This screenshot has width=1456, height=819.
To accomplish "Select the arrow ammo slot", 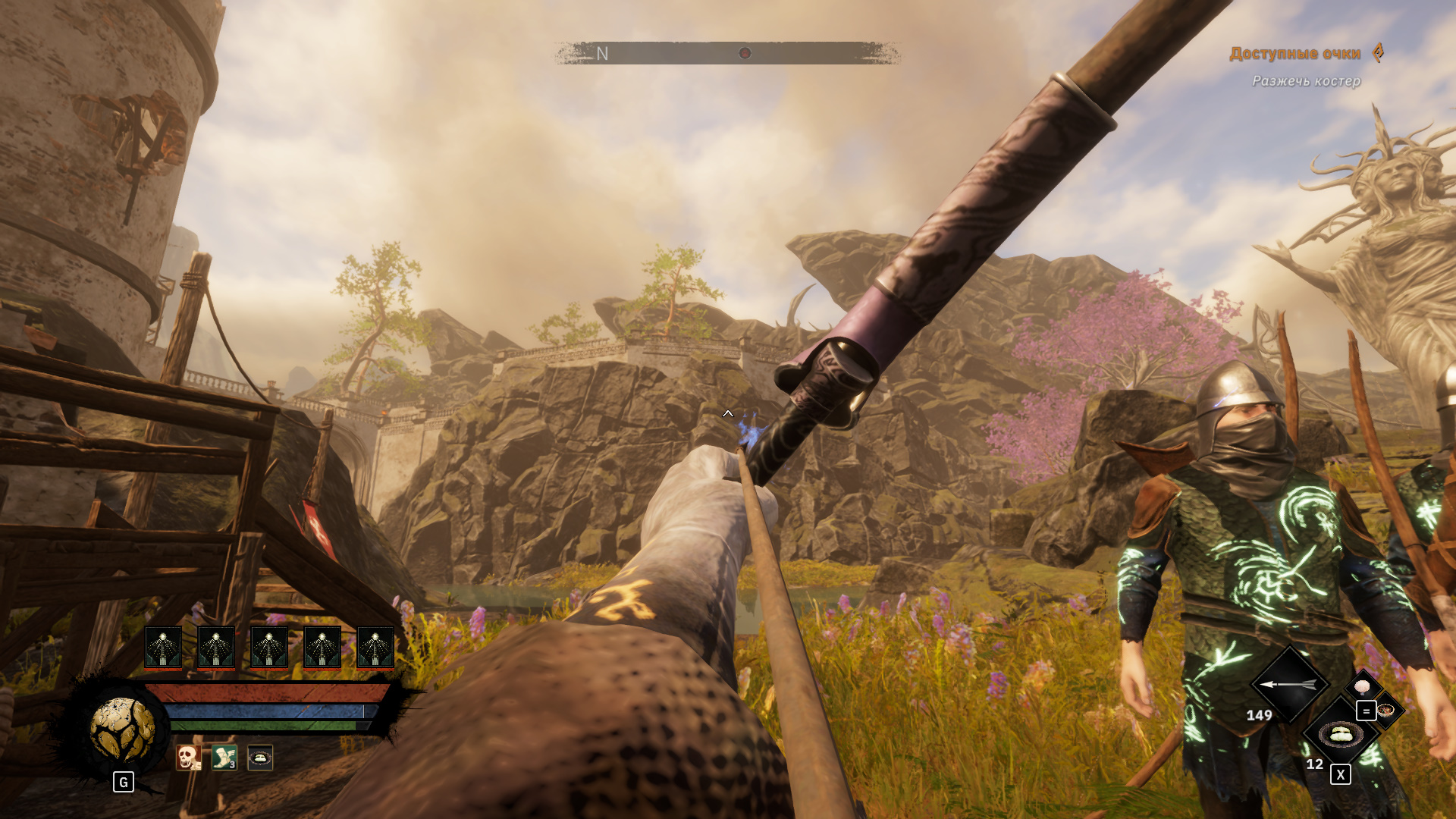I will click(x=1288, y=684).
